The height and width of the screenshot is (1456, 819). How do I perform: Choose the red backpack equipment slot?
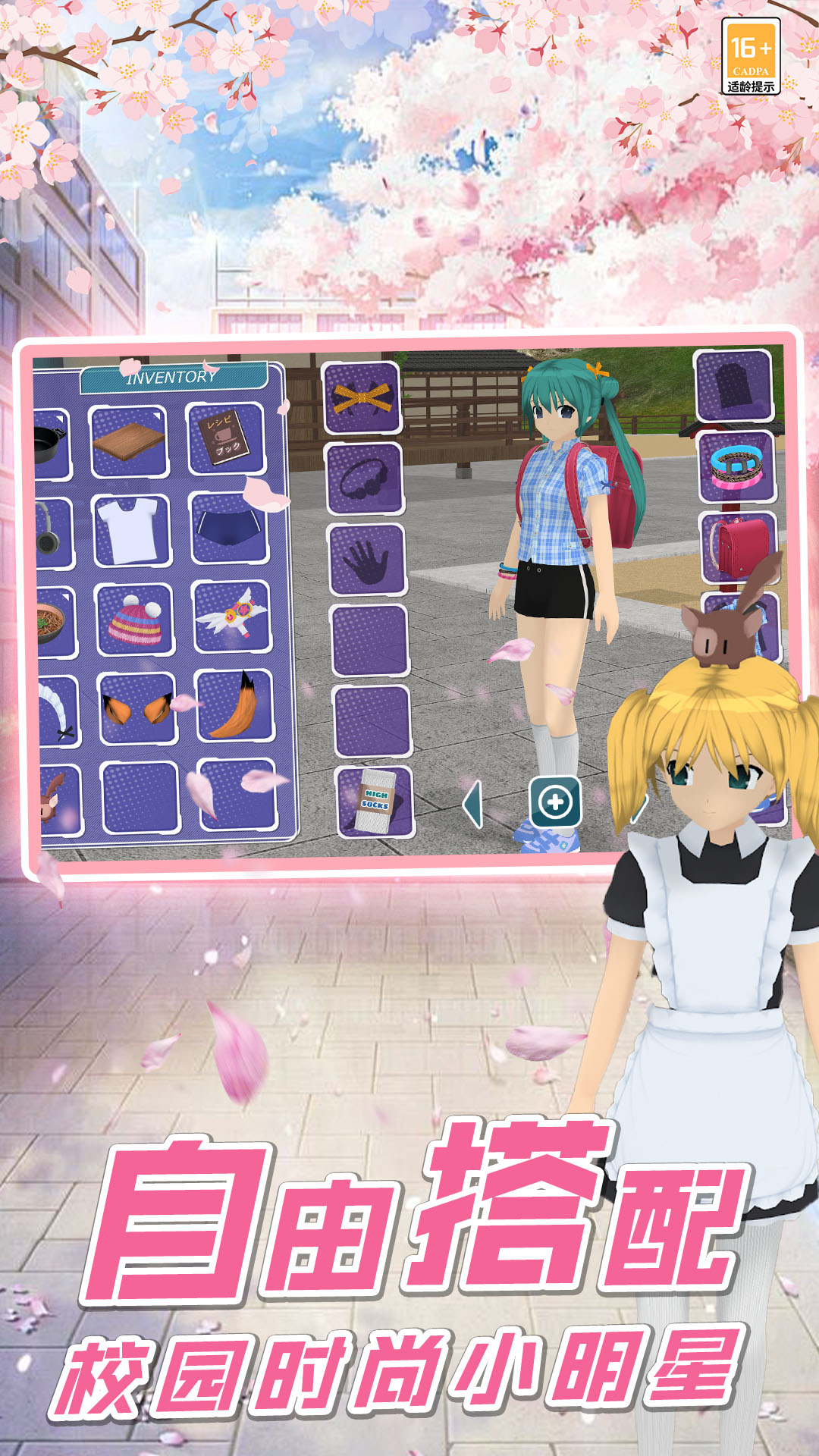(x=737, y=548)
